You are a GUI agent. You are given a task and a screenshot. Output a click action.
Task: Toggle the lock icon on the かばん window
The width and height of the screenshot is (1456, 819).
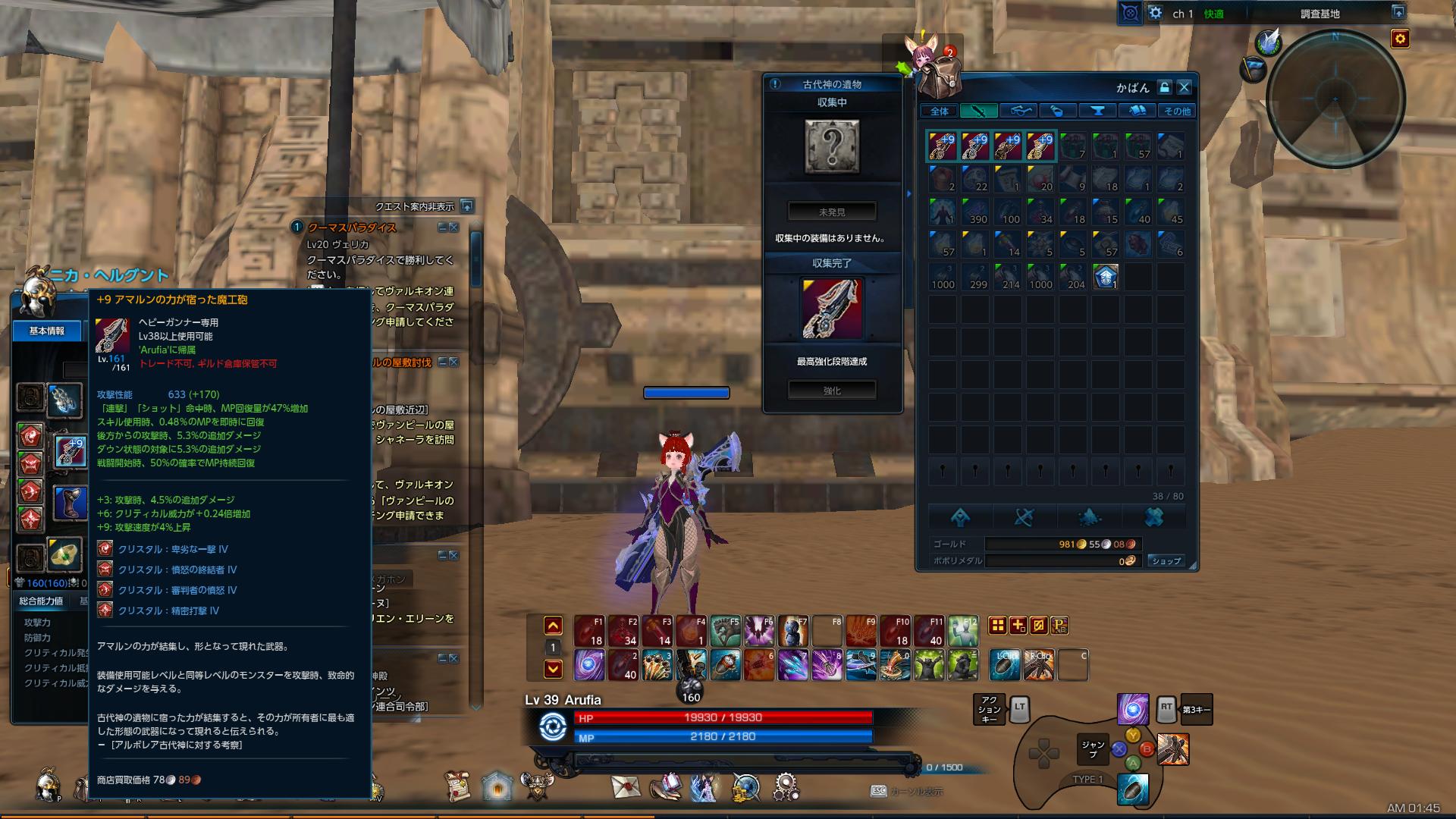point(1164,87)
